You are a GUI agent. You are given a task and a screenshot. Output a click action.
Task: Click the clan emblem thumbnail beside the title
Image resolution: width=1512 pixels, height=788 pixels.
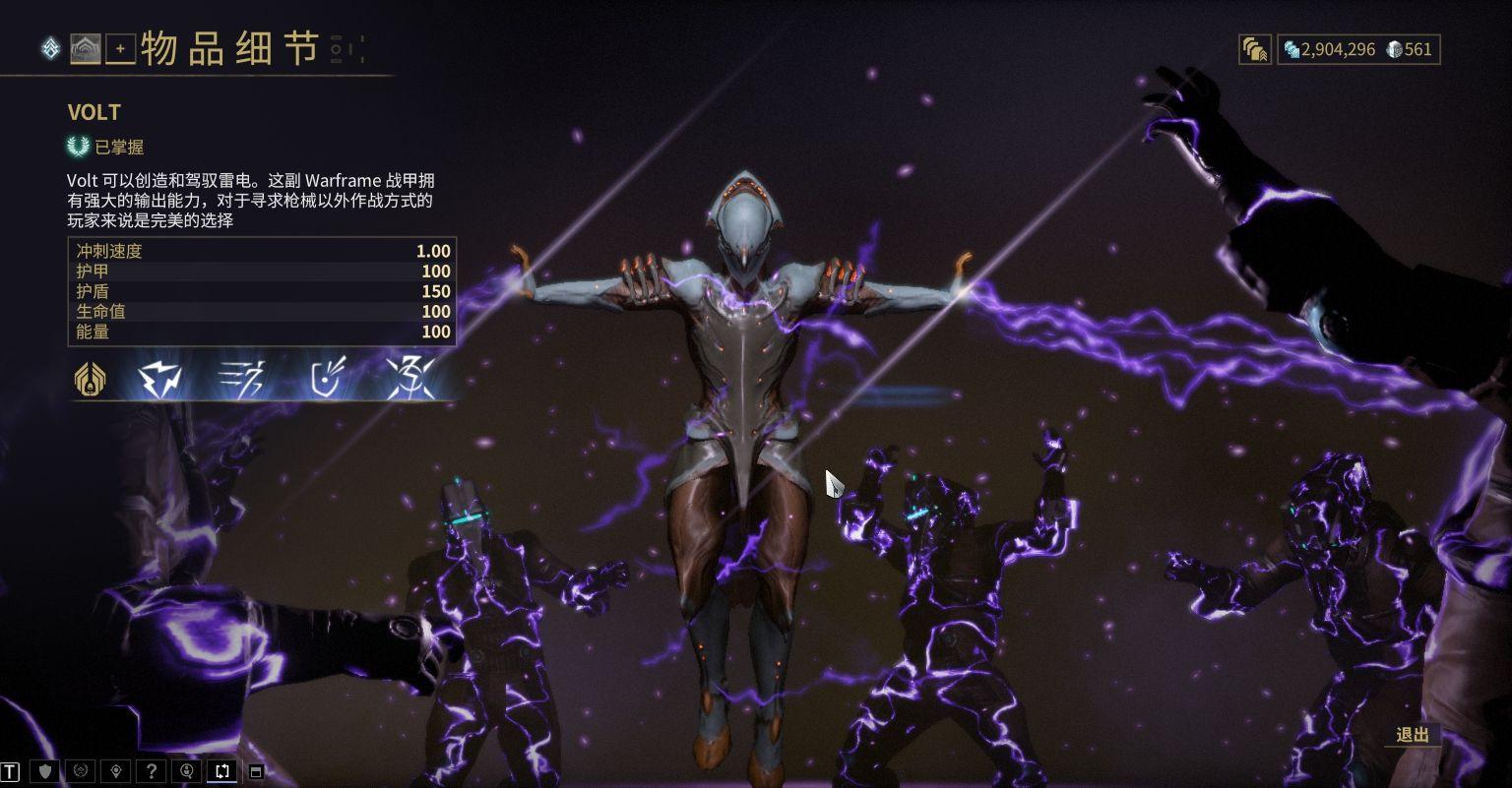tap(84, 49)
